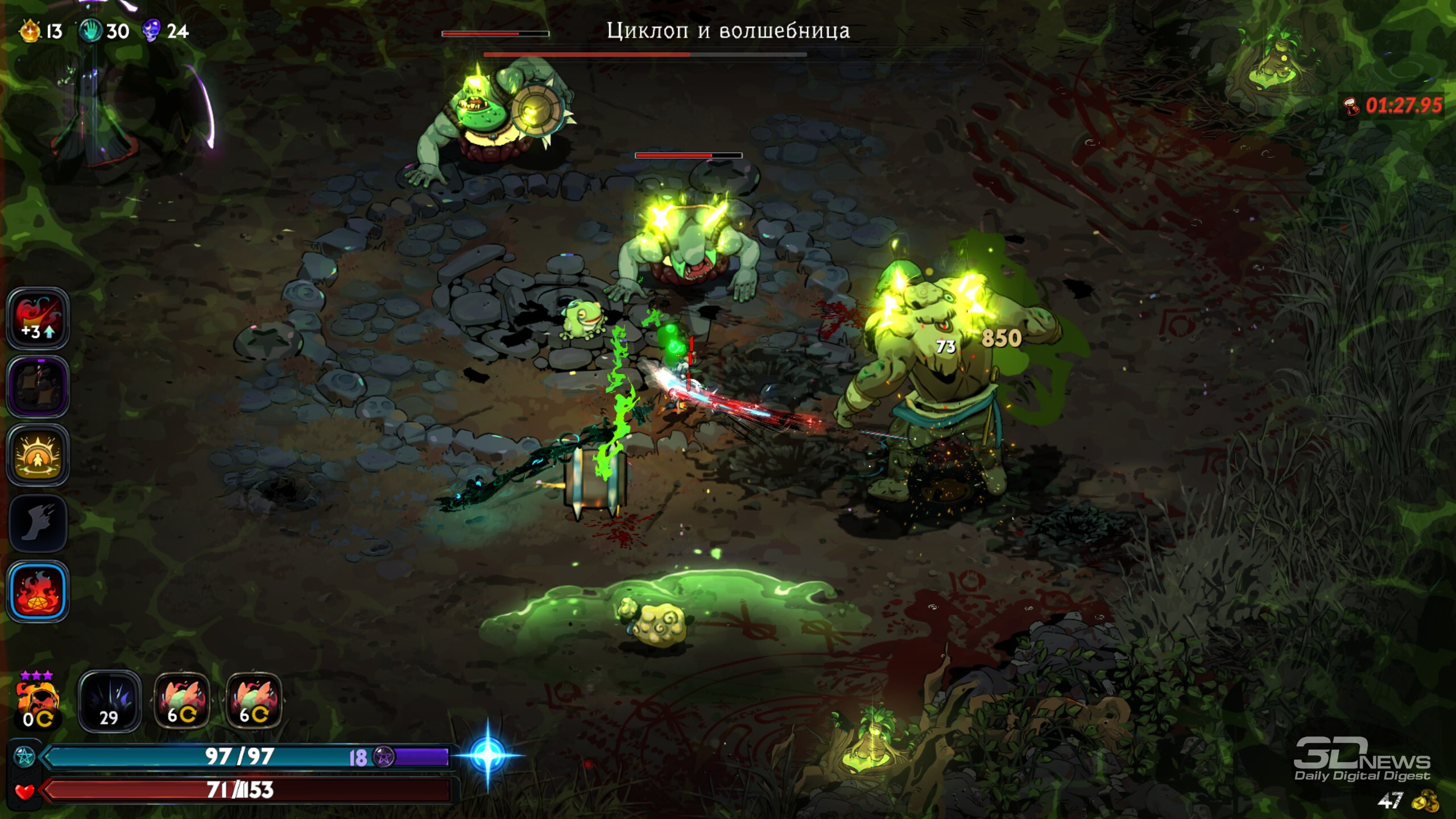The height and width of the screenshot is (819, 1456).
Task: Click the red heart icon beside the health bar
Action: (24, 791)
